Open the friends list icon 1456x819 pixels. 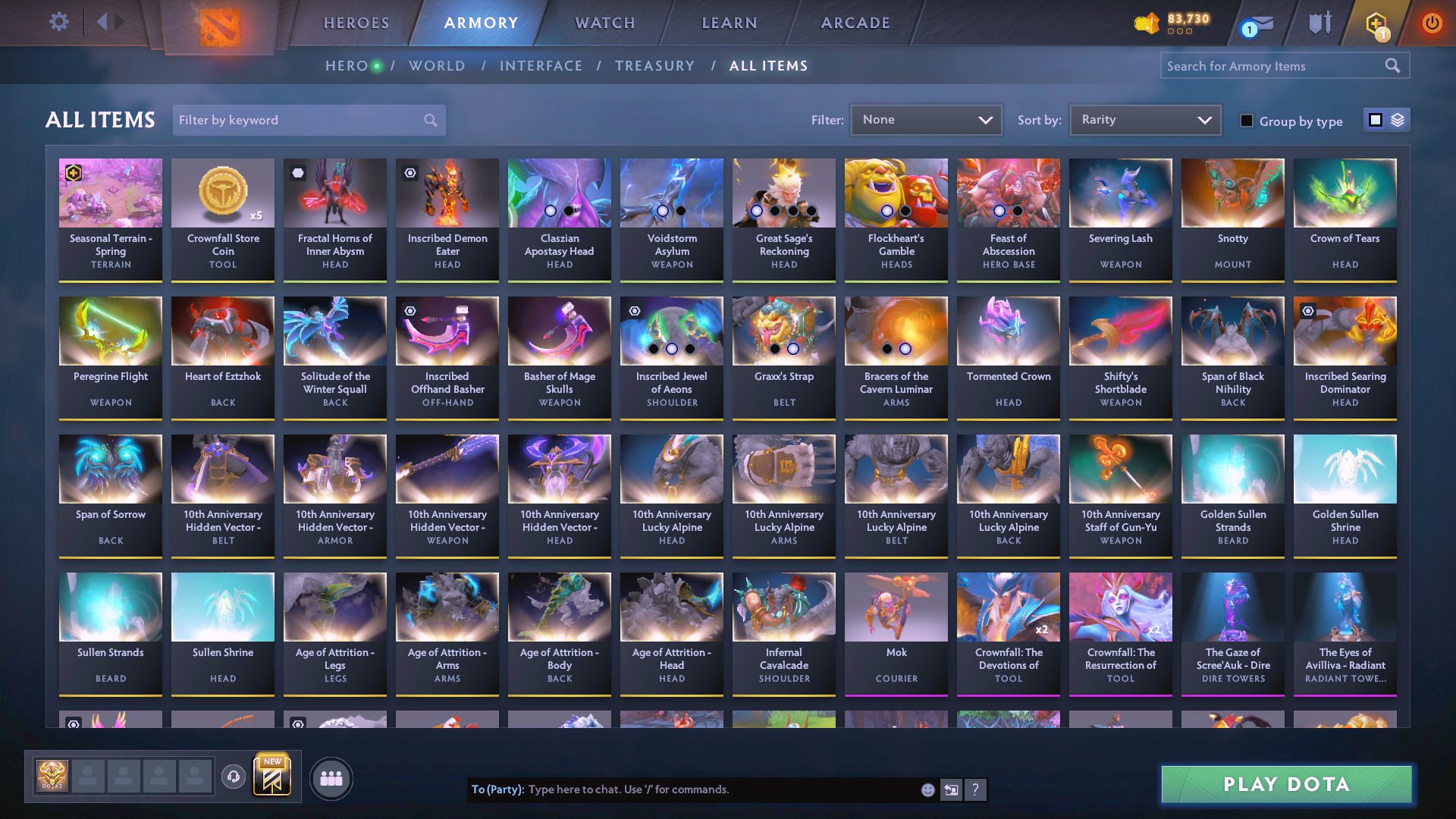331,778
